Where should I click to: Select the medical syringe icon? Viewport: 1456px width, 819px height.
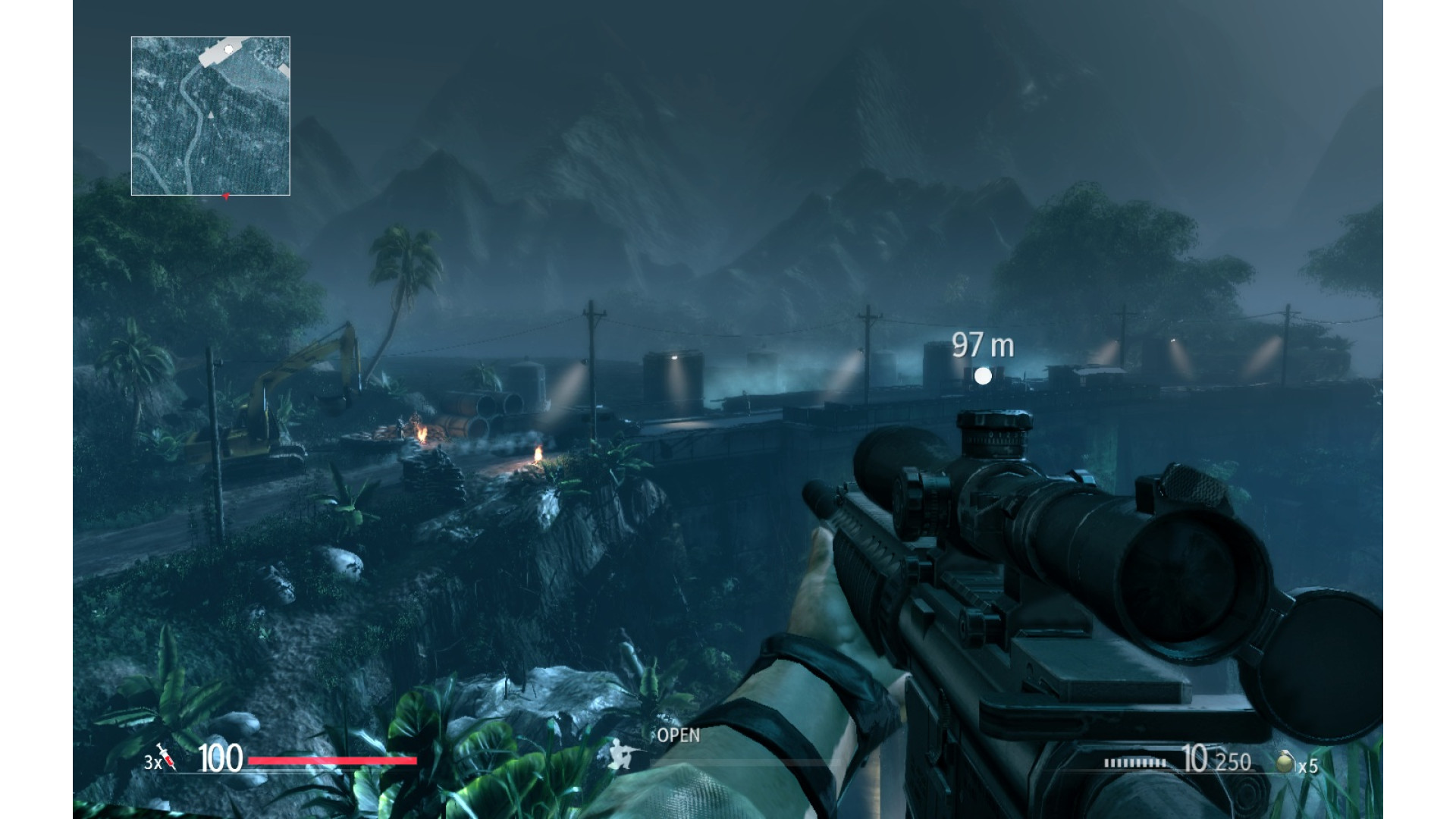point(166,757)
